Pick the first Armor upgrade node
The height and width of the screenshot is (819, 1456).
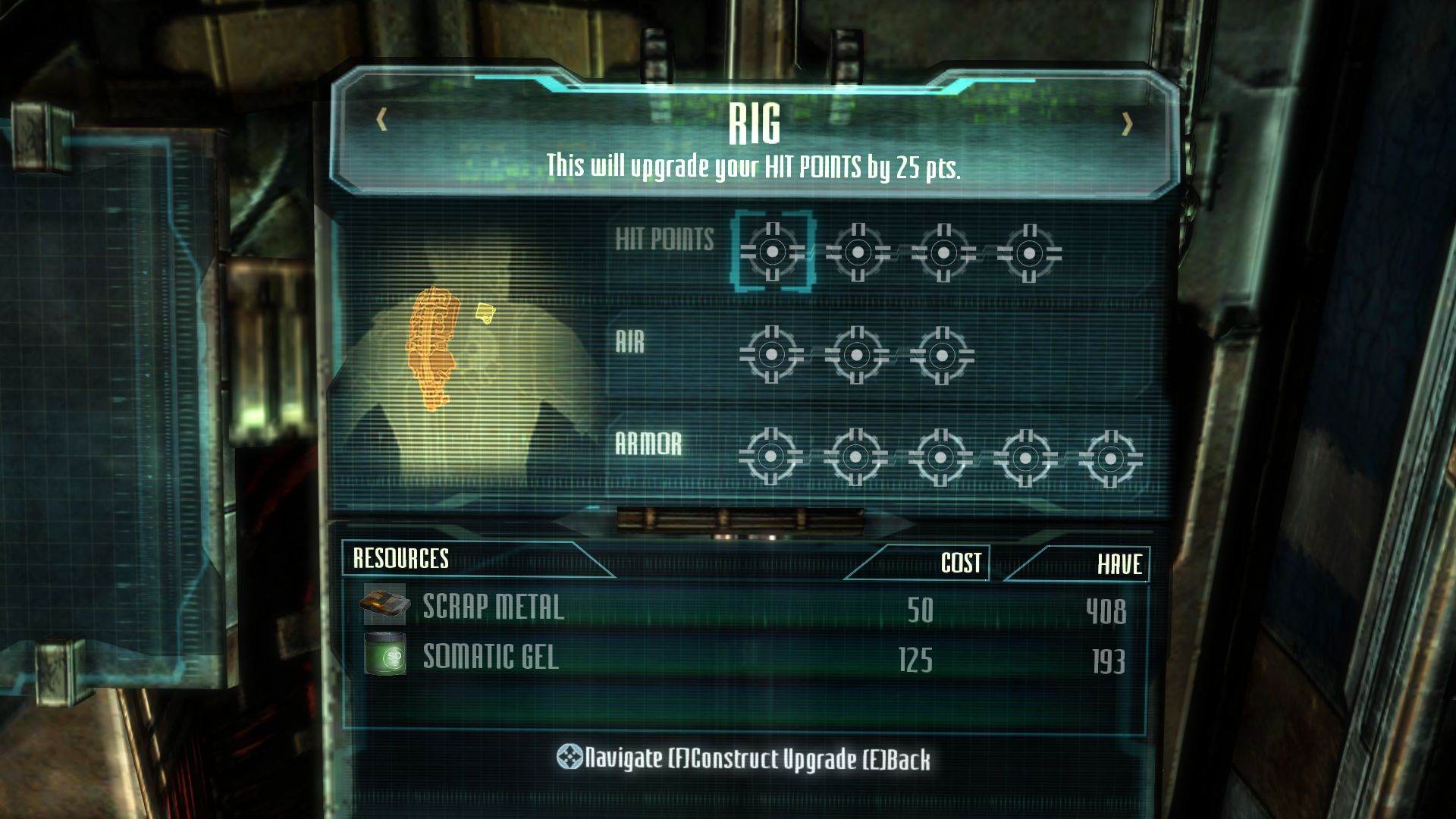(770, 457)
